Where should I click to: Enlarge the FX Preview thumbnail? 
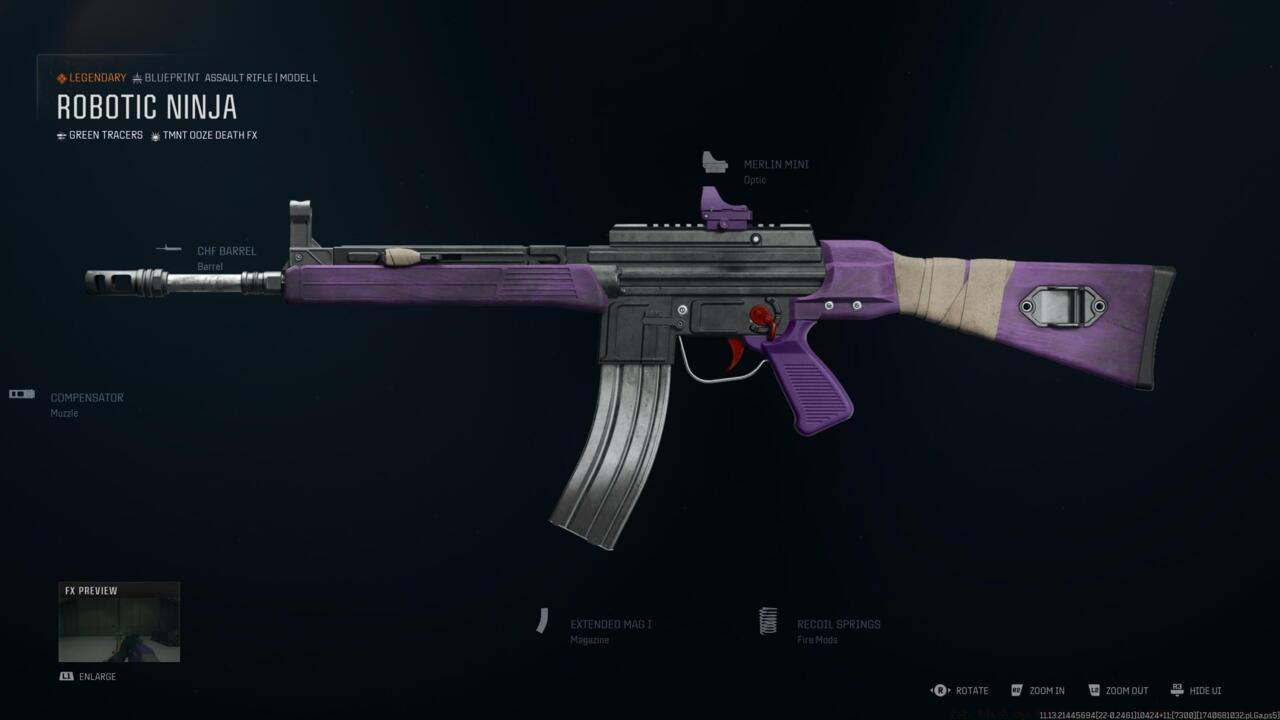point(119,622)
